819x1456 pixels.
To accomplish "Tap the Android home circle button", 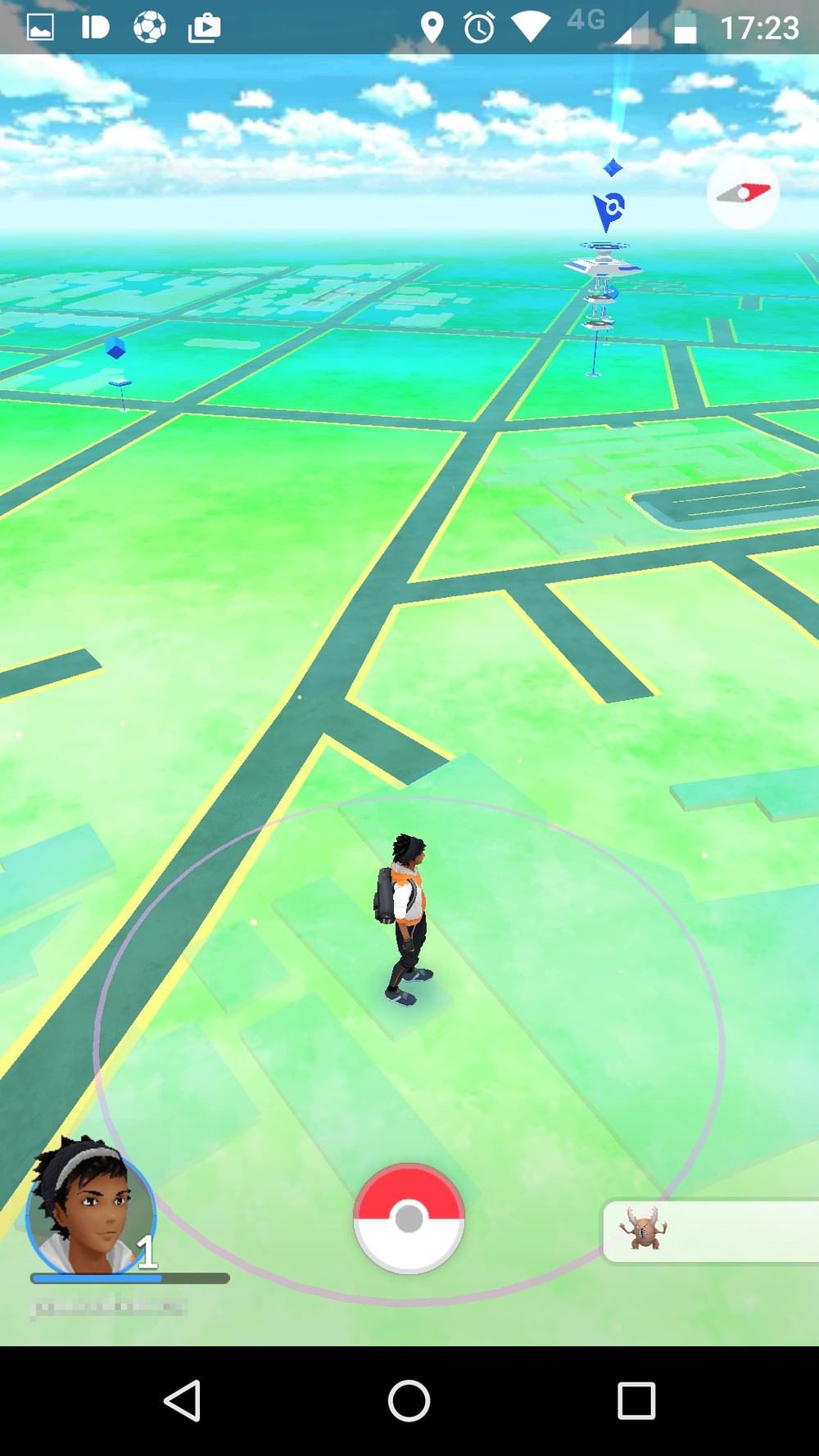I will (409, 1400).
